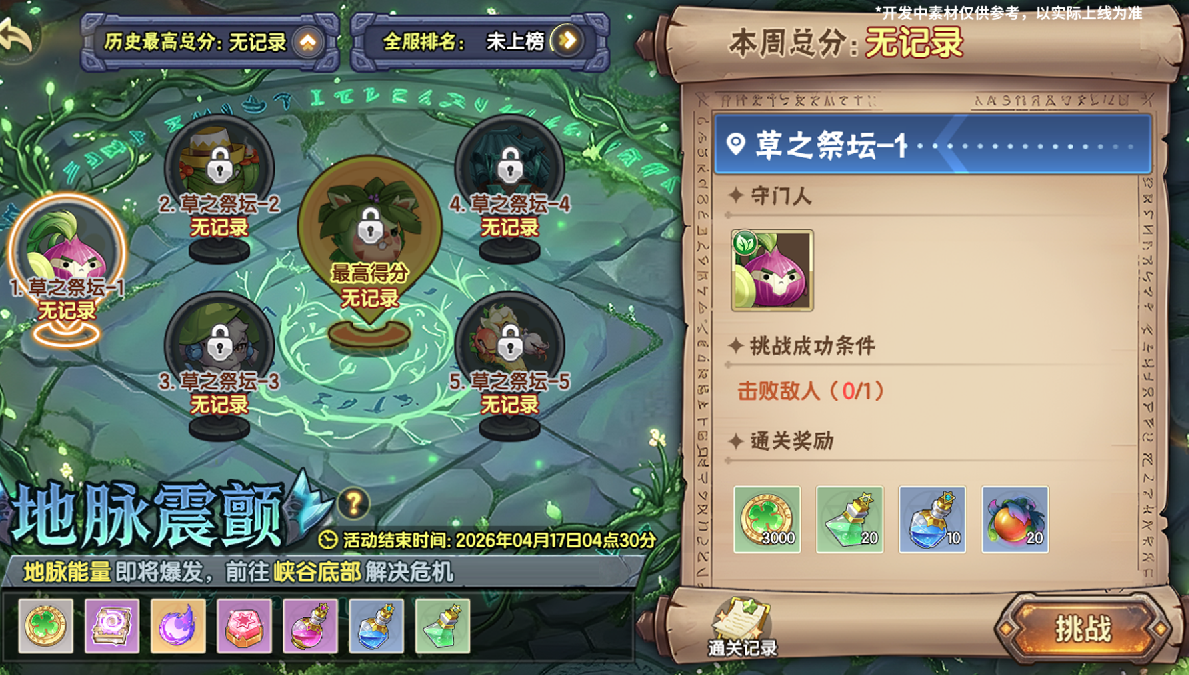Screen dimensions: 1189x675
Task: Tap the purple scroll reward preview icon
Action: coord(112,626)
